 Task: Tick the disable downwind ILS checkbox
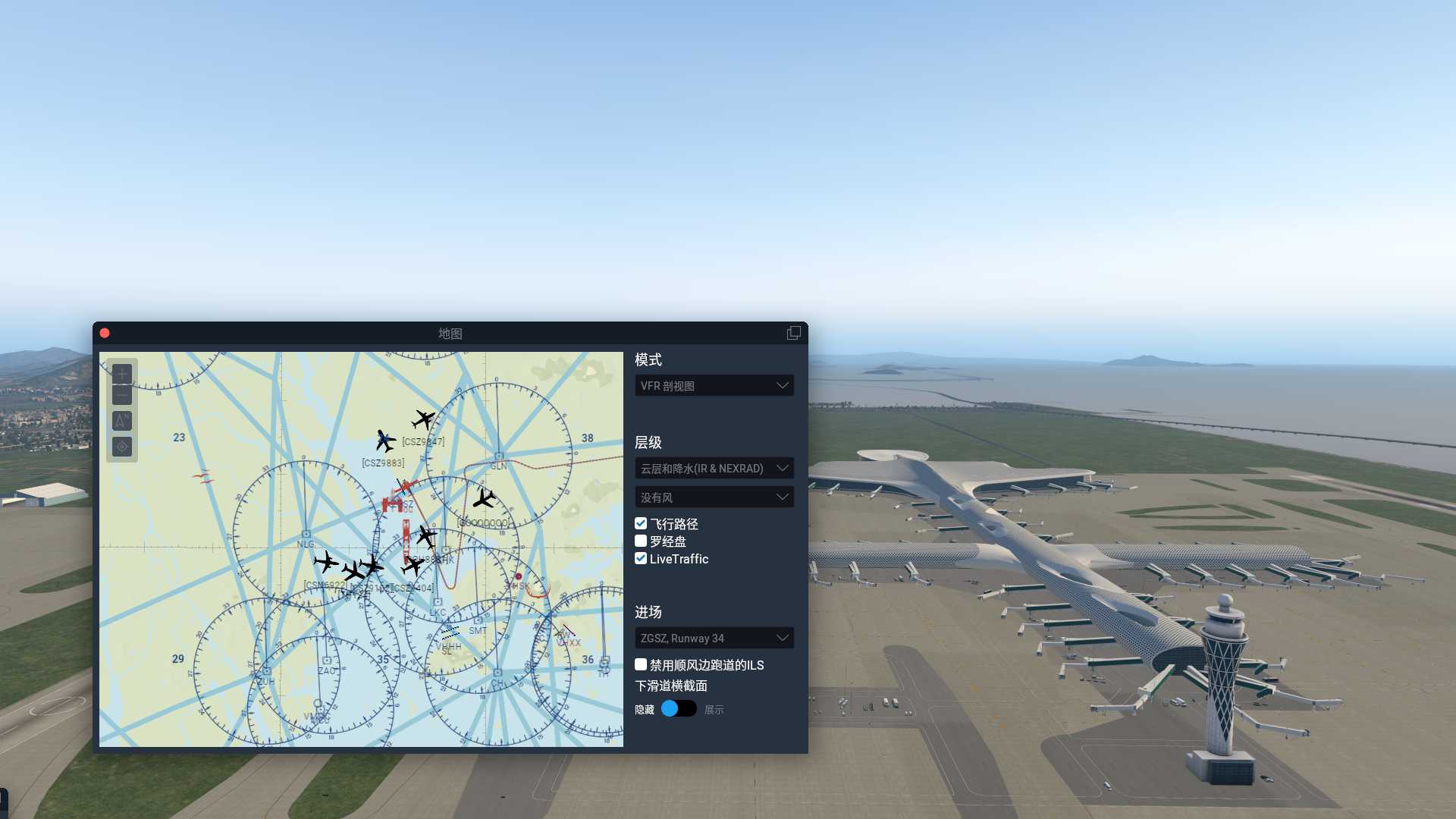[x=641, y=664]
